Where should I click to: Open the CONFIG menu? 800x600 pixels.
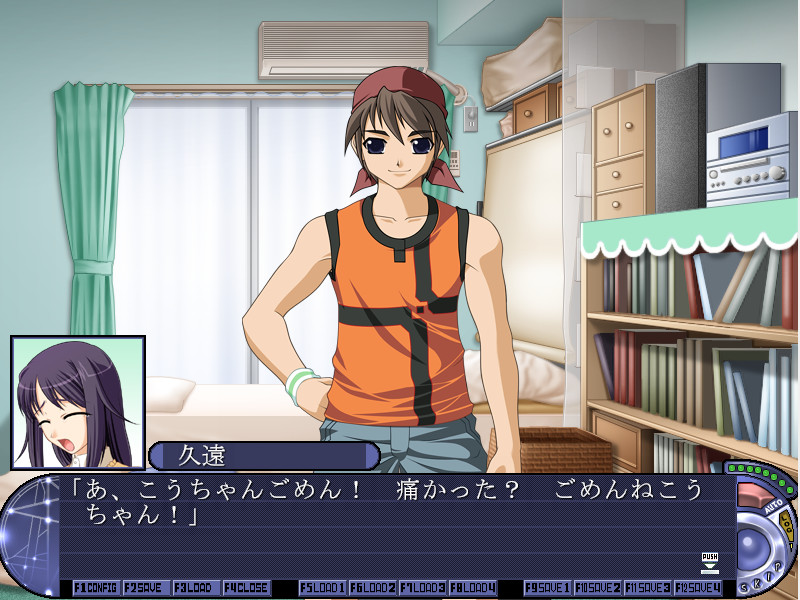click(x=96, y=588)
